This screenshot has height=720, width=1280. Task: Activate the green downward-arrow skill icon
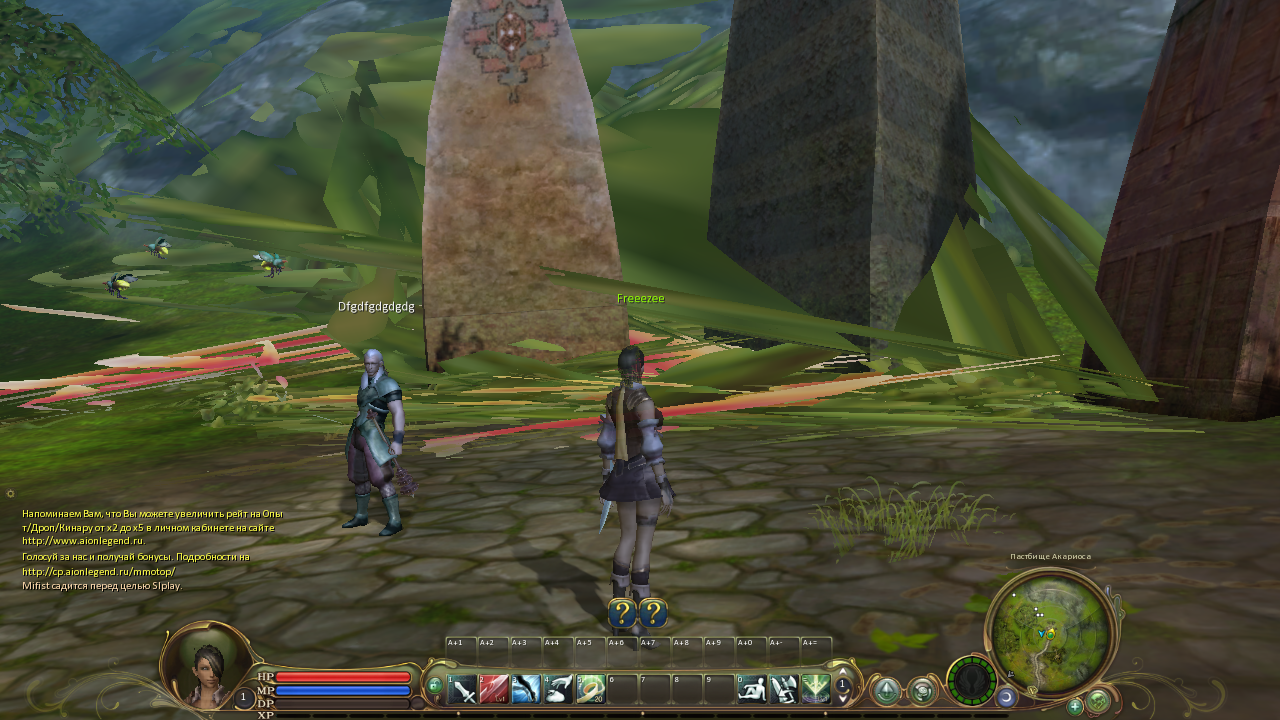click(x=815, y=689)
